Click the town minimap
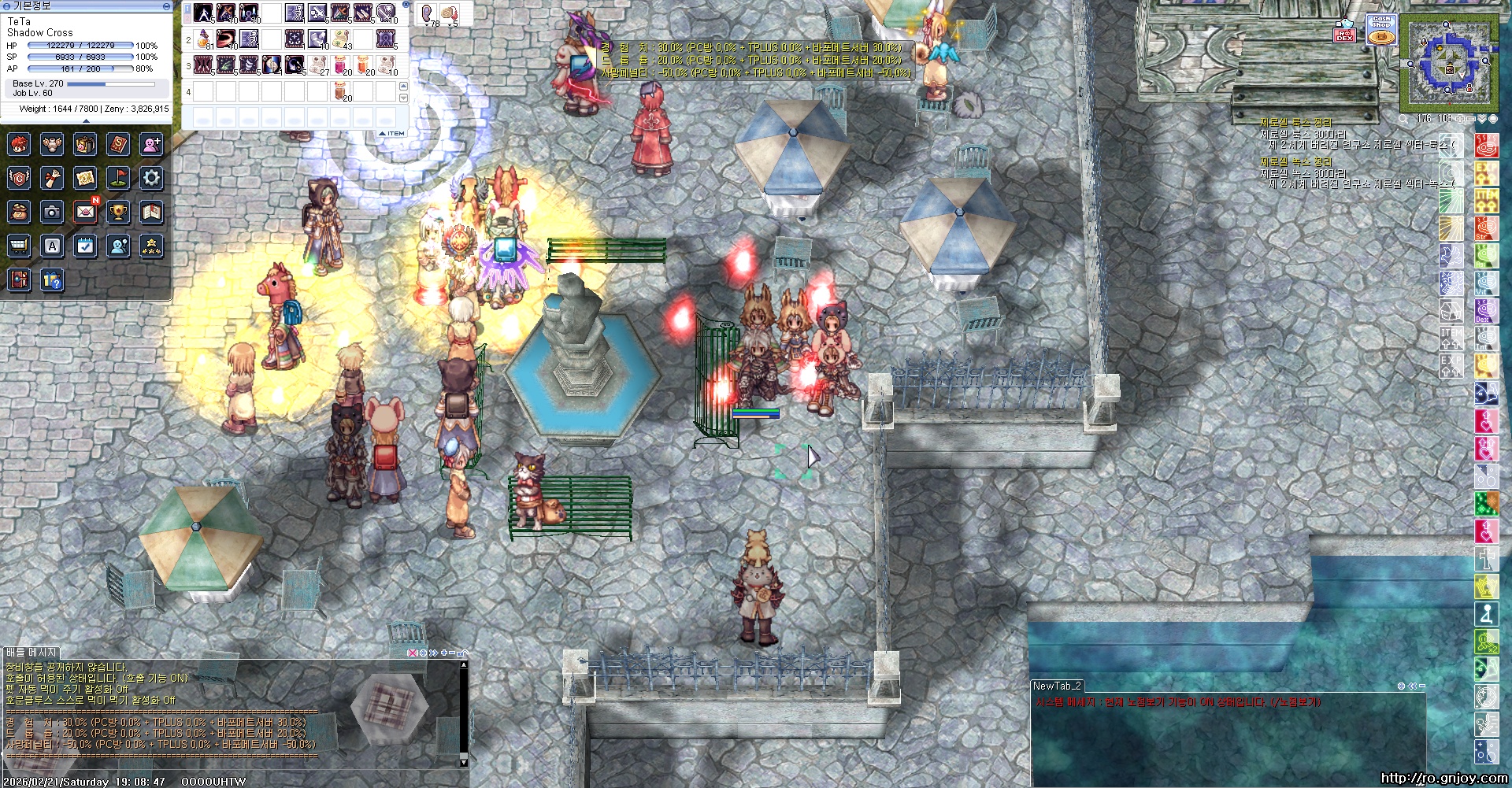Viewport: 1512px width, 788px height. [1447, 65]
